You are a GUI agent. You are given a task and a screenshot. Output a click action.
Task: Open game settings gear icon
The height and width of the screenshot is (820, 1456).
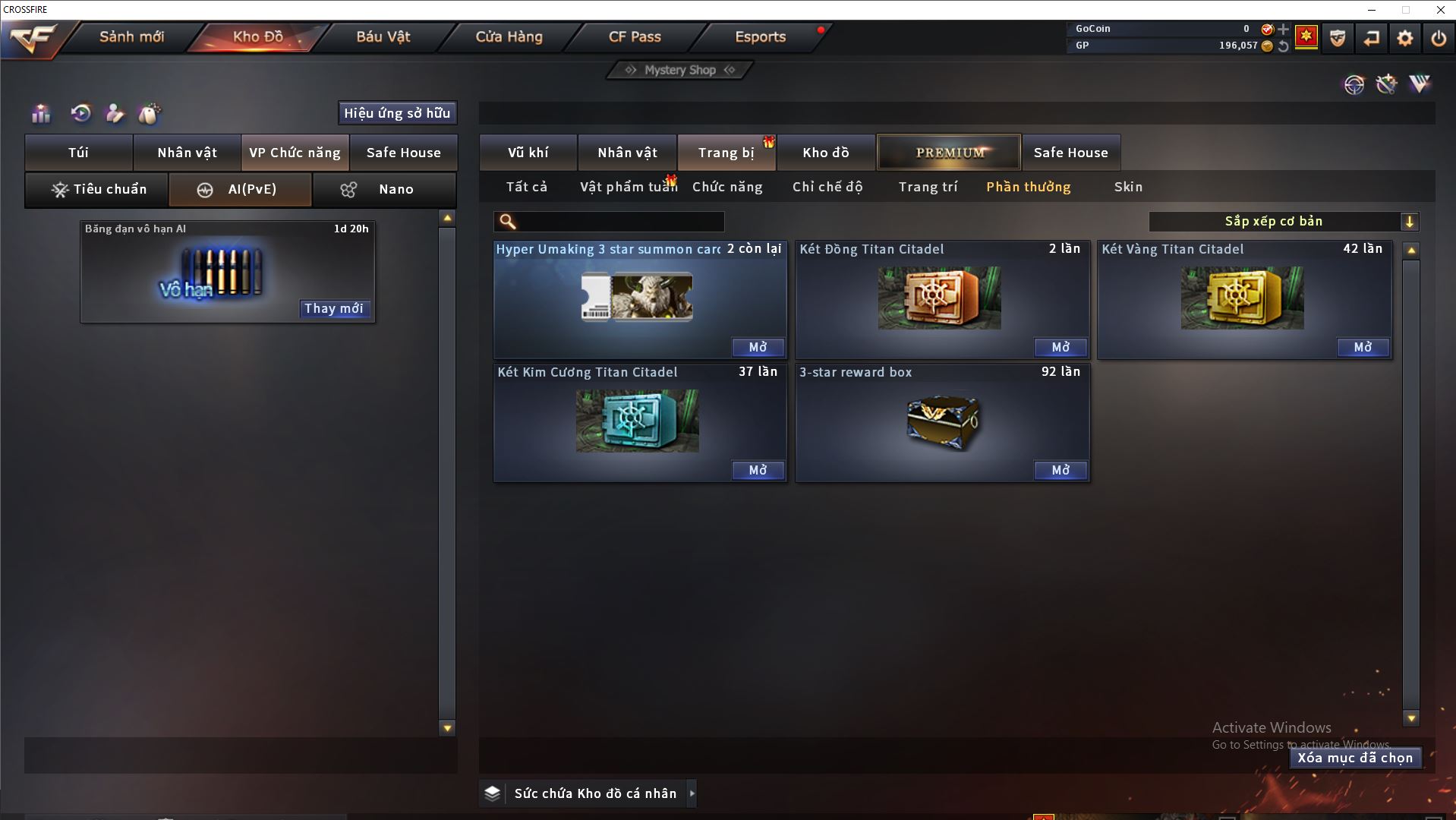(x=1404, y=38)
